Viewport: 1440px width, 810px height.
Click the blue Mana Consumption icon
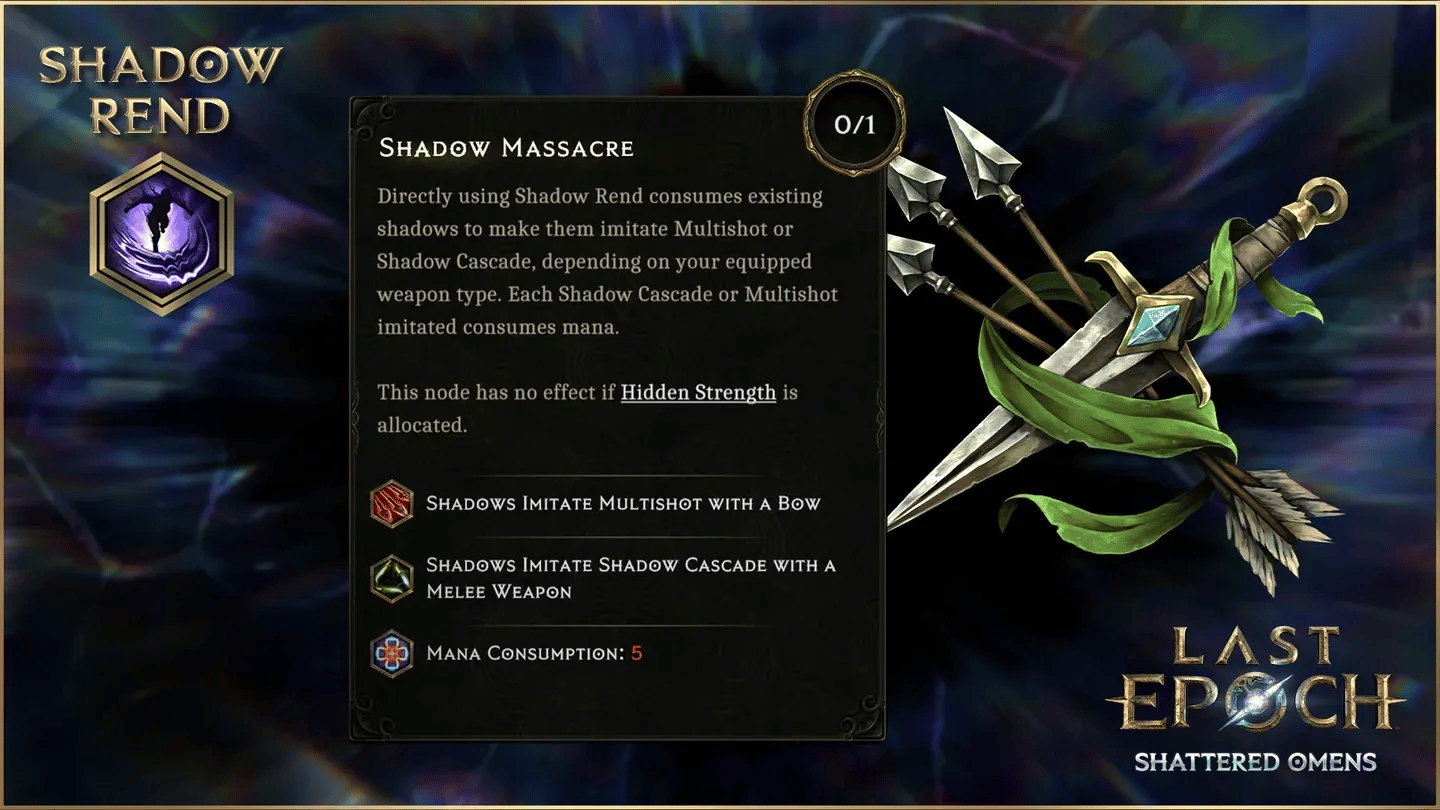(393, 652)
